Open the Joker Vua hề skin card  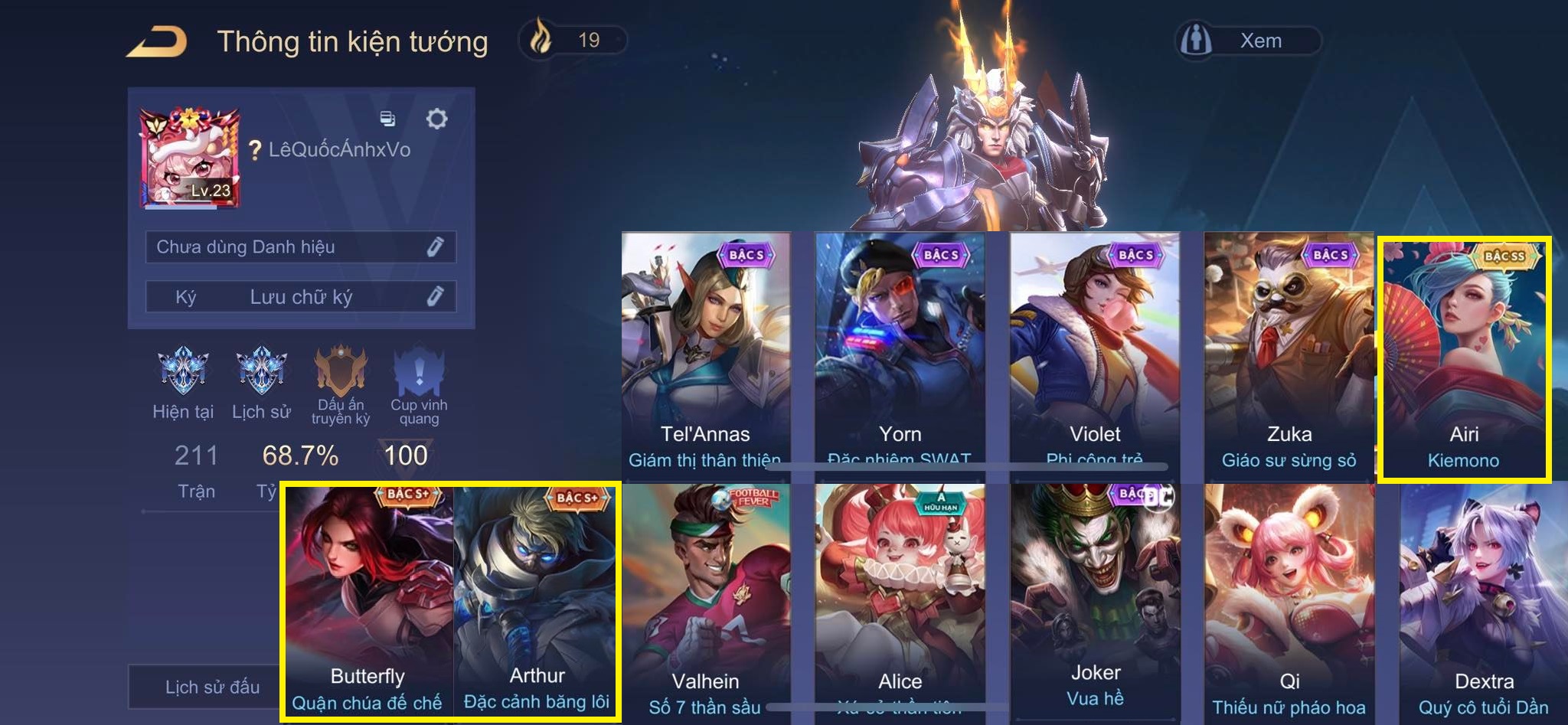[1095, 601]
